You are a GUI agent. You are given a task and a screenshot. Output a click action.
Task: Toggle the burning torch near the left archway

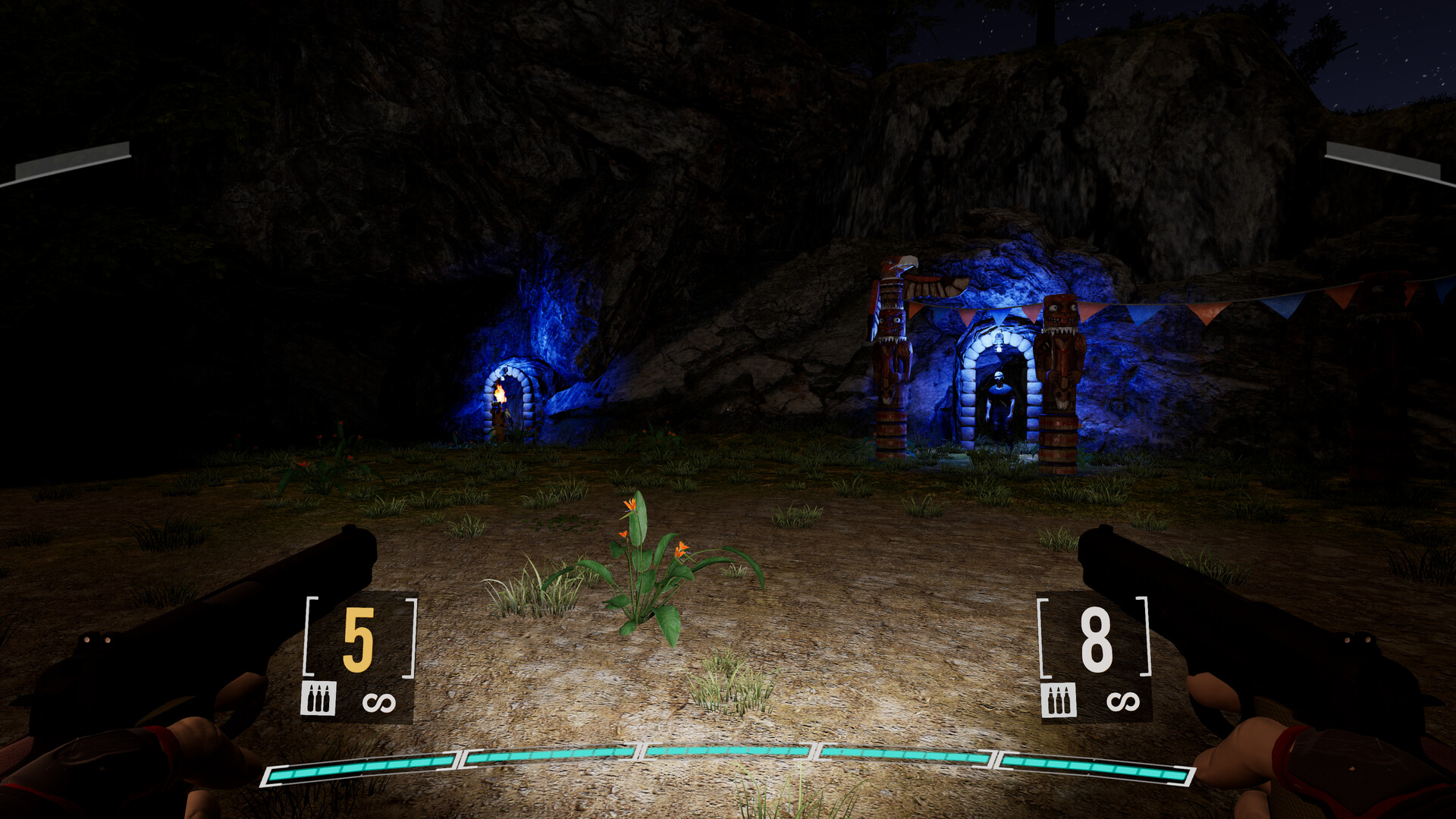click(500, 393)
